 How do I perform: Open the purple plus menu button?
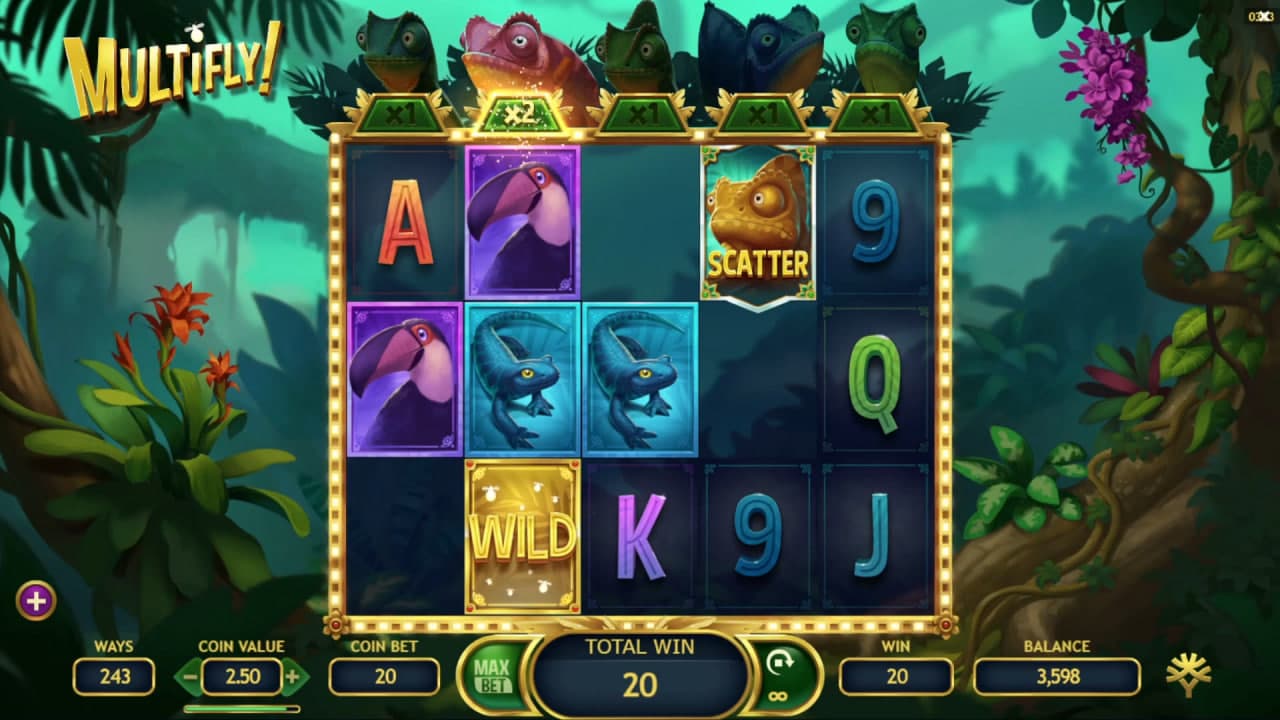[36, 601]
